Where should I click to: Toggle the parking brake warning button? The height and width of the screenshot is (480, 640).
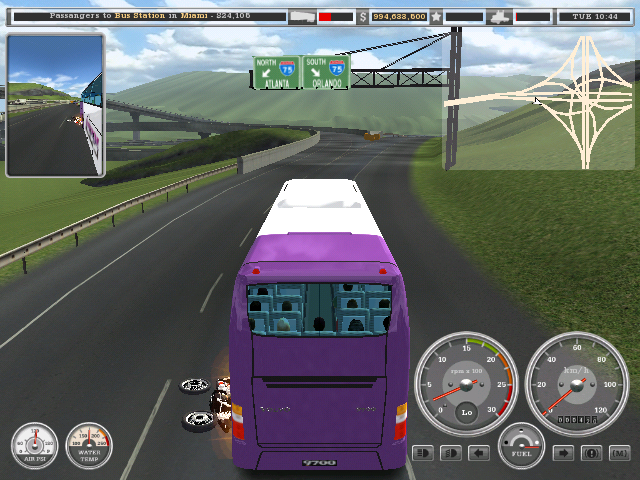[x=592, y=453]
